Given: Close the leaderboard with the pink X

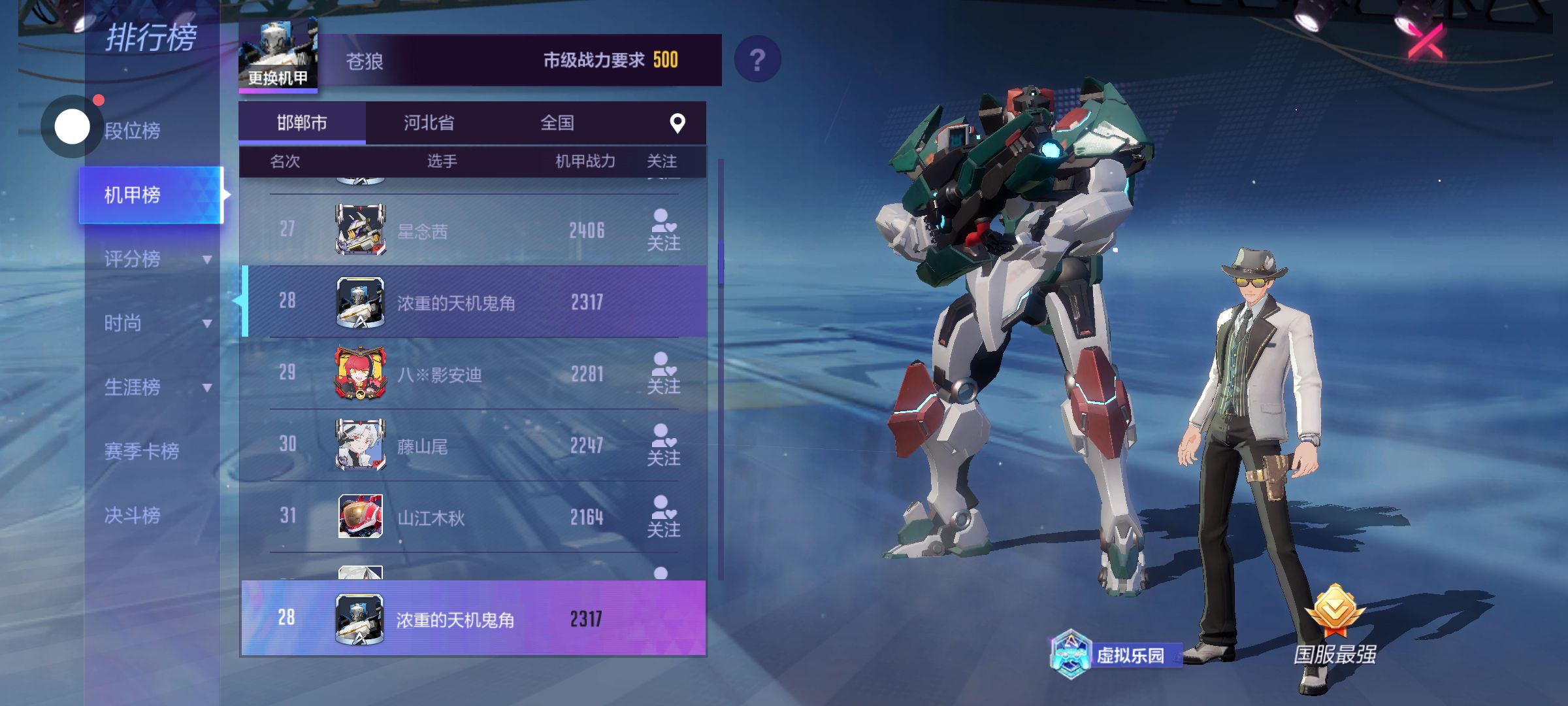Looking at the screenshot, I should tap(1426, 42).
